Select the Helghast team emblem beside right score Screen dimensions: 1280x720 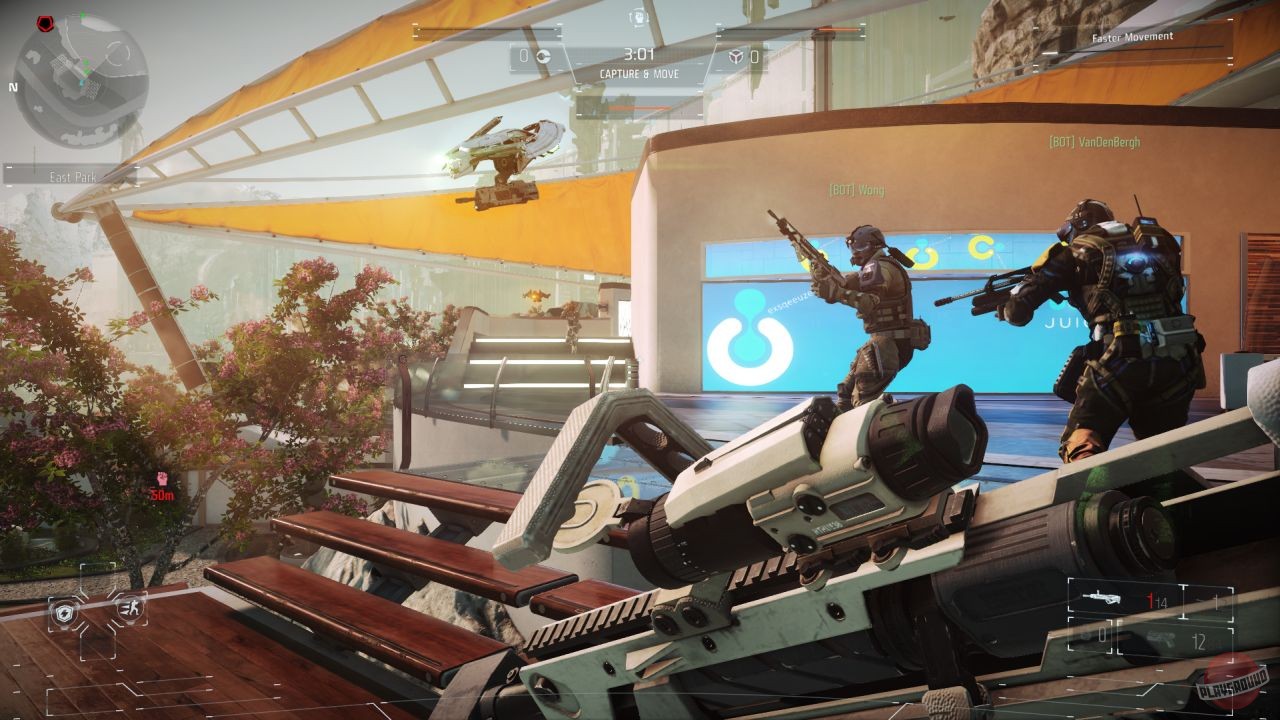tap(738, 55)
